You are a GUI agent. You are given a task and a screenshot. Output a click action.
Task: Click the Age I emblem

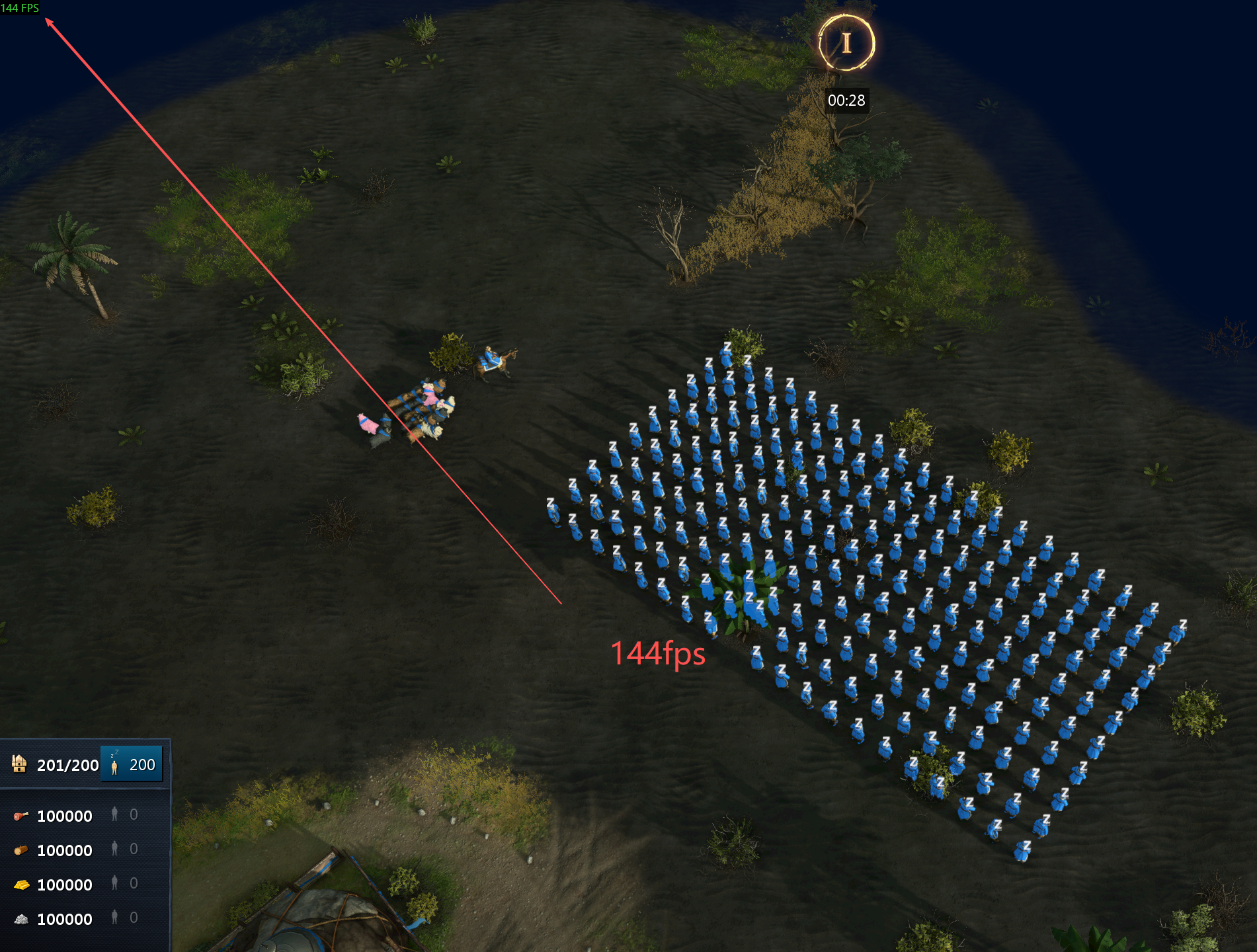(846, 43)
